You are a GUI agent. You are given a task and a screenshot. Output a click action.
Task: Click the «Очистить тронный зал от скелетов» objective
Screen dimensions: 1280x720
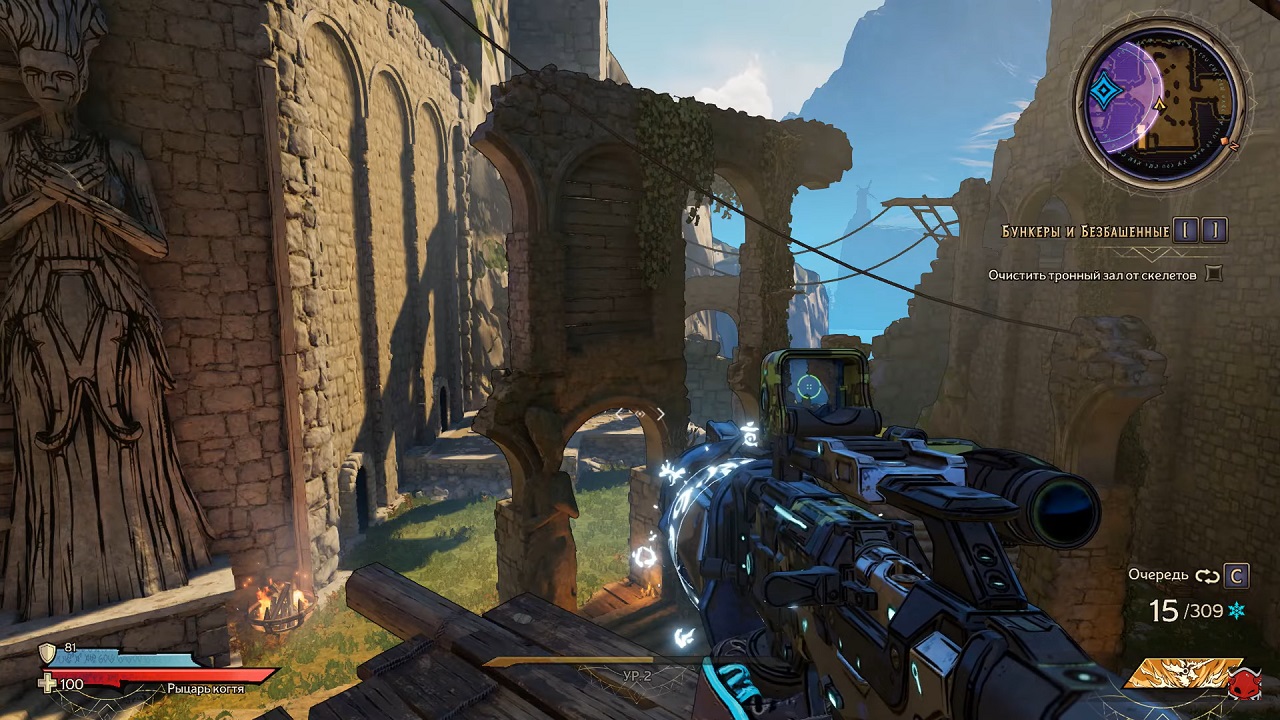coord(1093,274)
